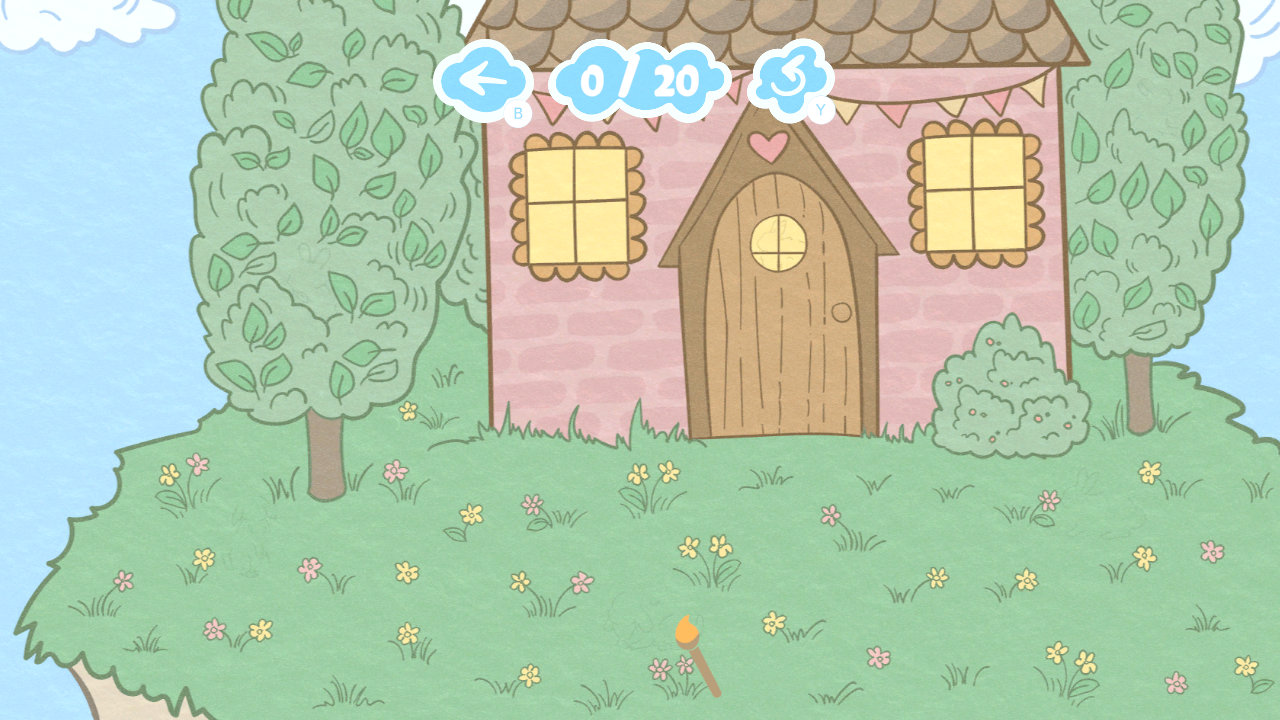This screenshot has height=720, width=1280.
Task: Click the B button hint label
Action: pos(518,111)
